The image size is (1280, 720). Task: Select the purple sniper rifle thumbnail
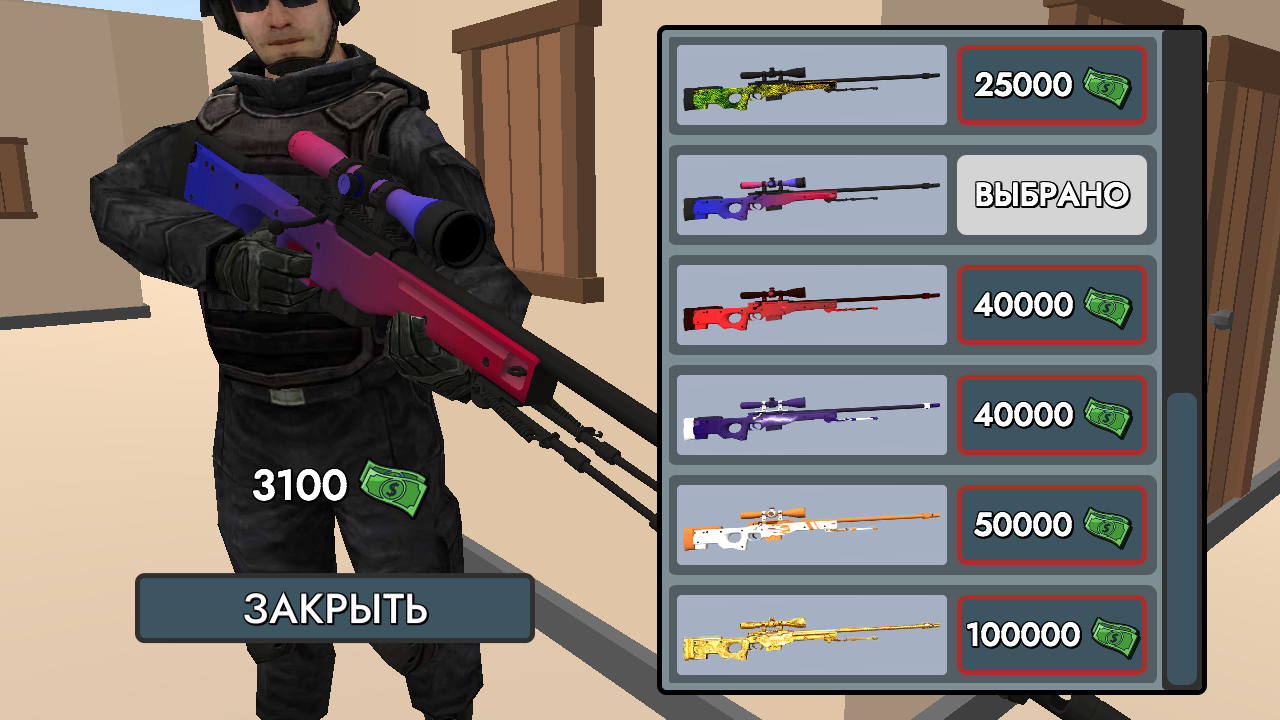(810, 415)
